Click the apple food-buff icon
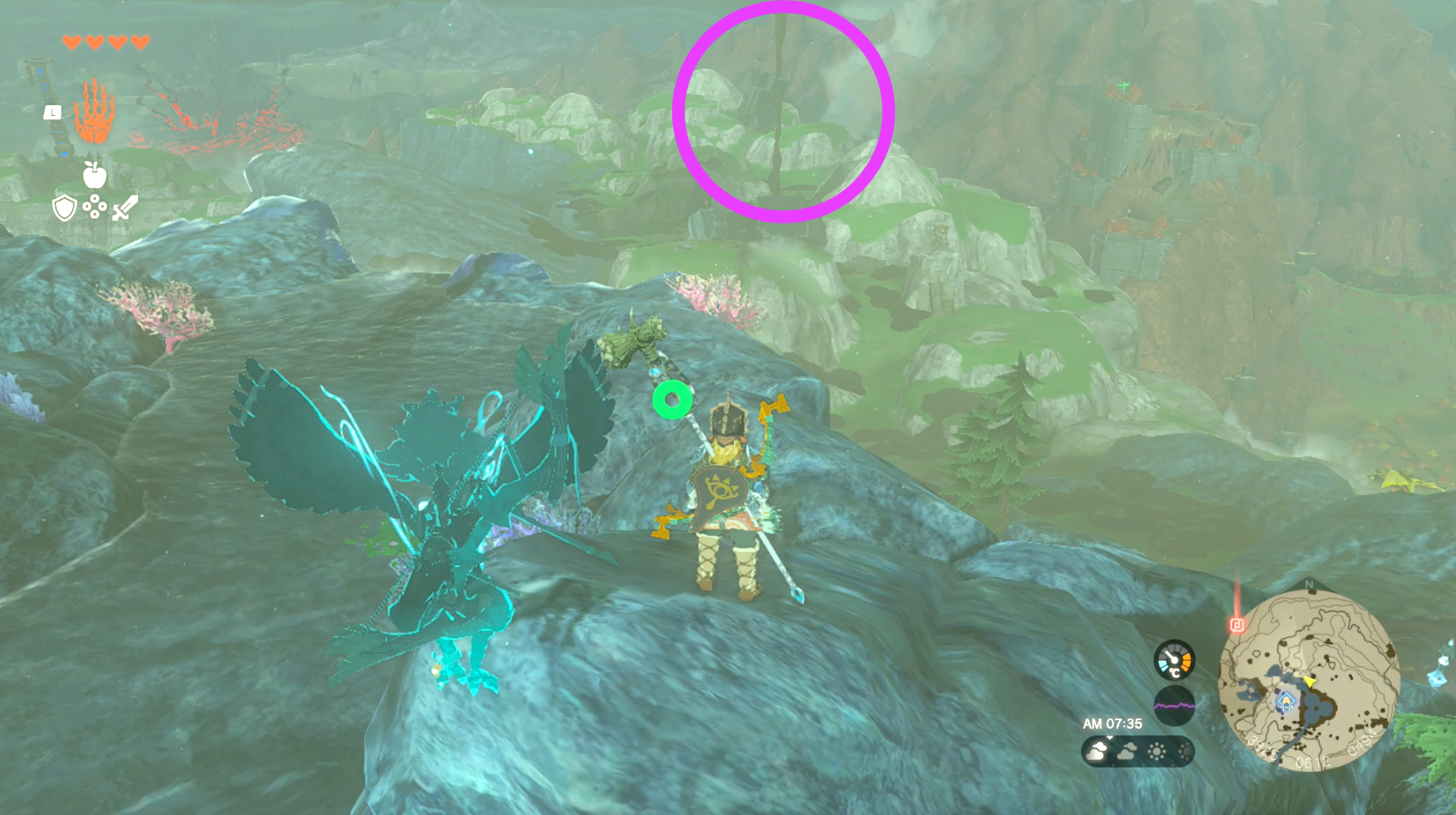The width and height of the screenshot is (1456, 815). click(x=94, y=174)
